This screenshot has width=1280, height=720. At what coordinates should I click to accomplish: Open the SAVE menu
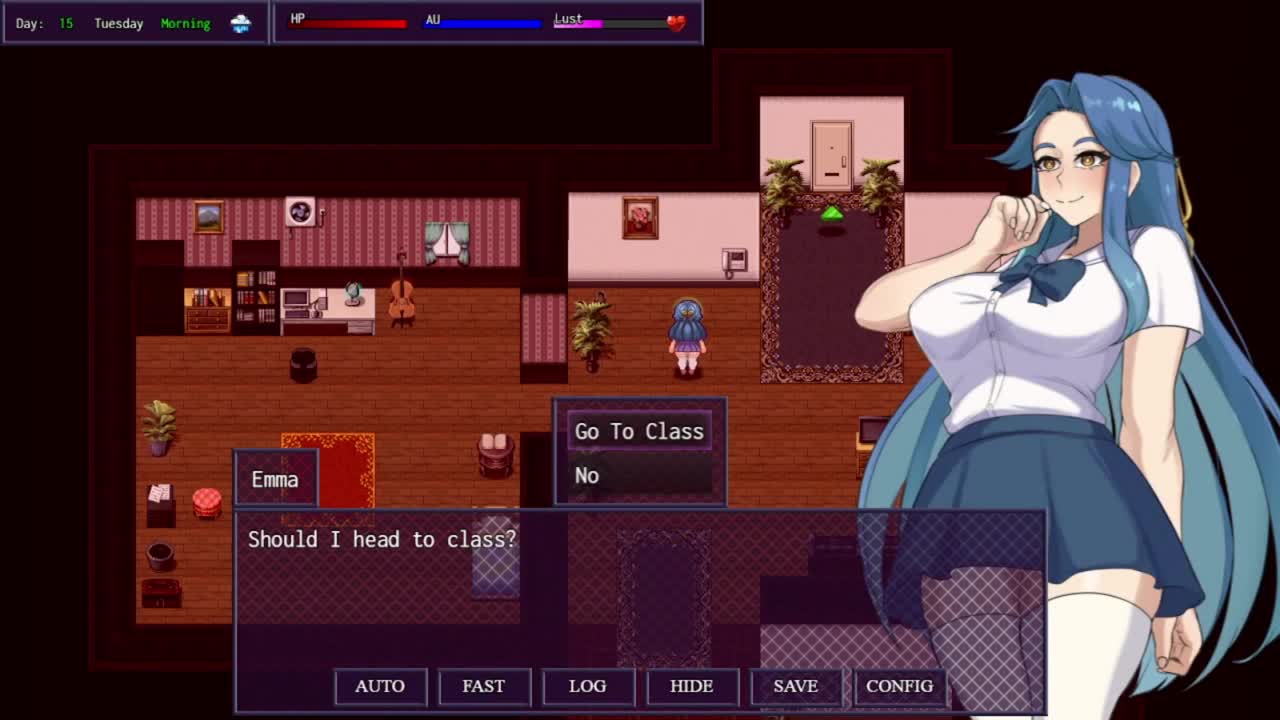tap(796, 686)
